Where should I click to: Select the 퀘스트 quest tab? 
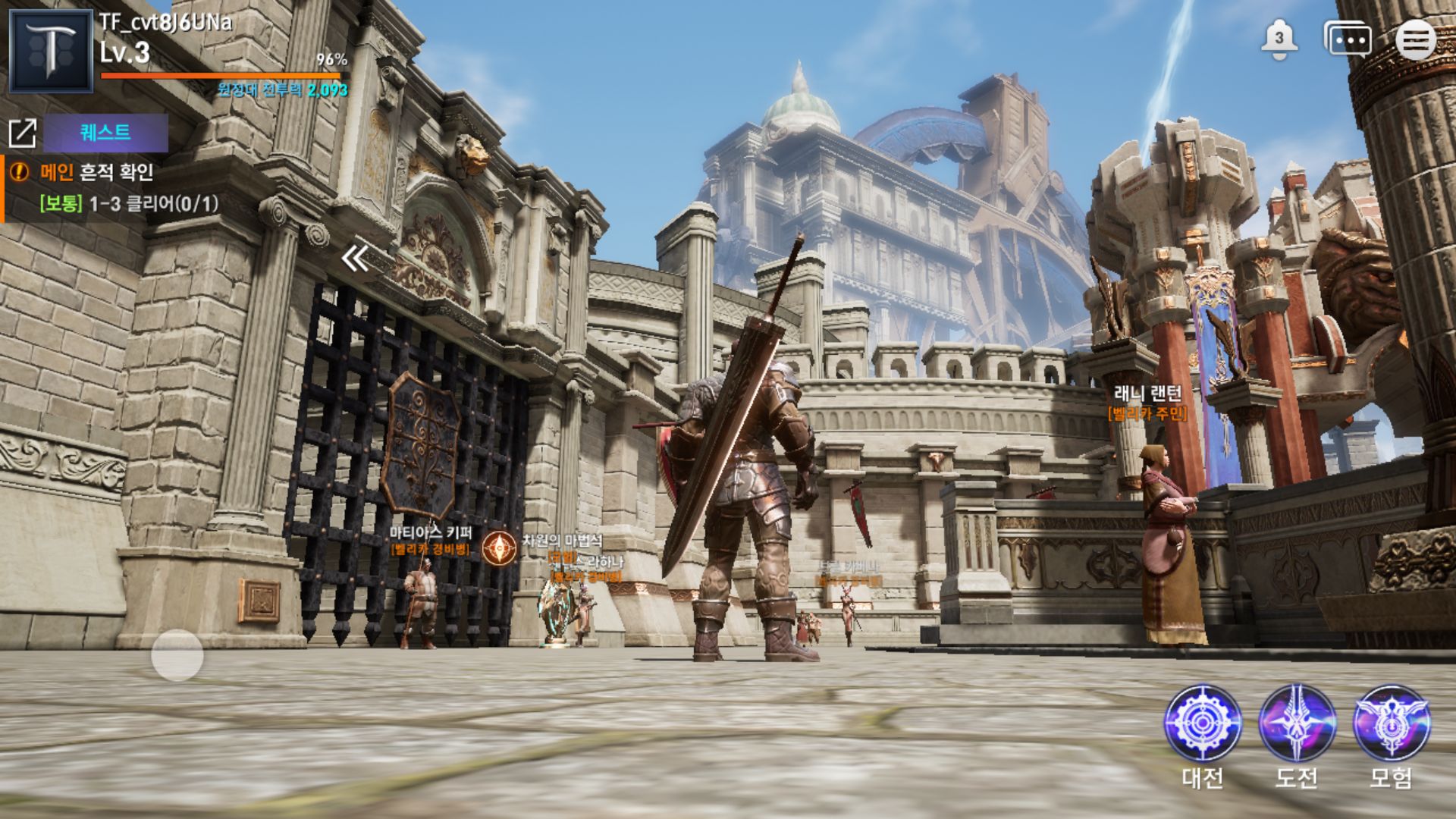105,133
